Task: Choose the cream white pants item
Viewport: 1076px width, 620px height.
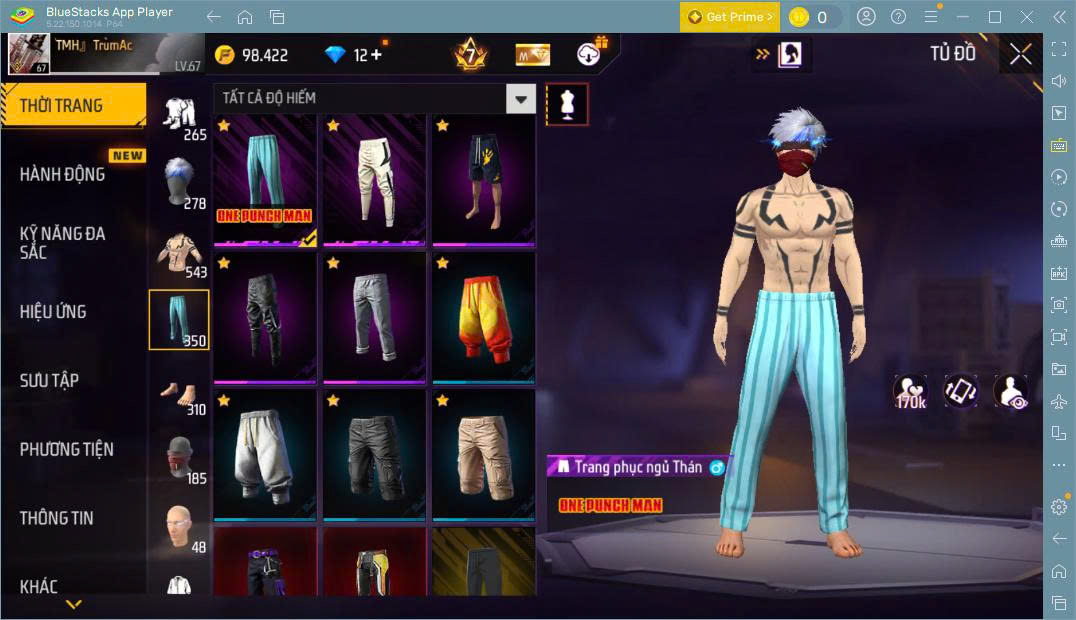Action: [374, 179]
